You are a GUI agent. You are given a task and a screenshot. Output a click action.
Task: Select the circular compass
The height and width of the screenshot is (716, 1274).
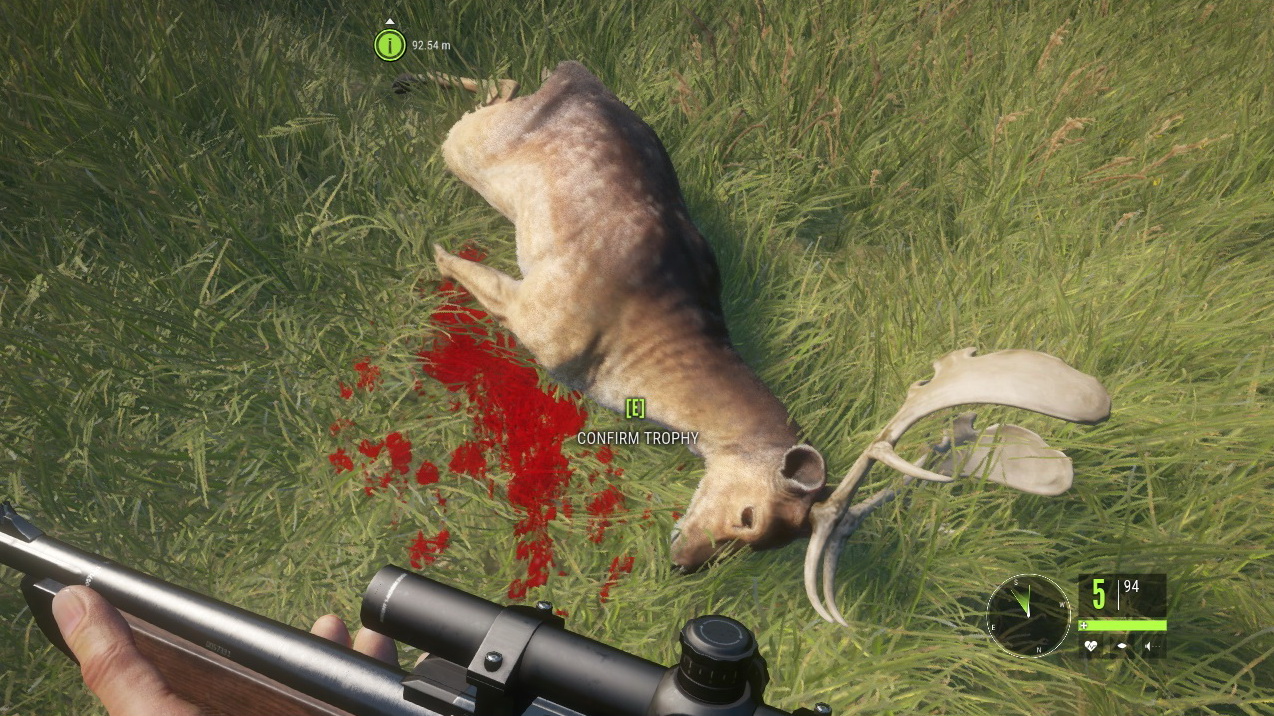pos(1029,616)
